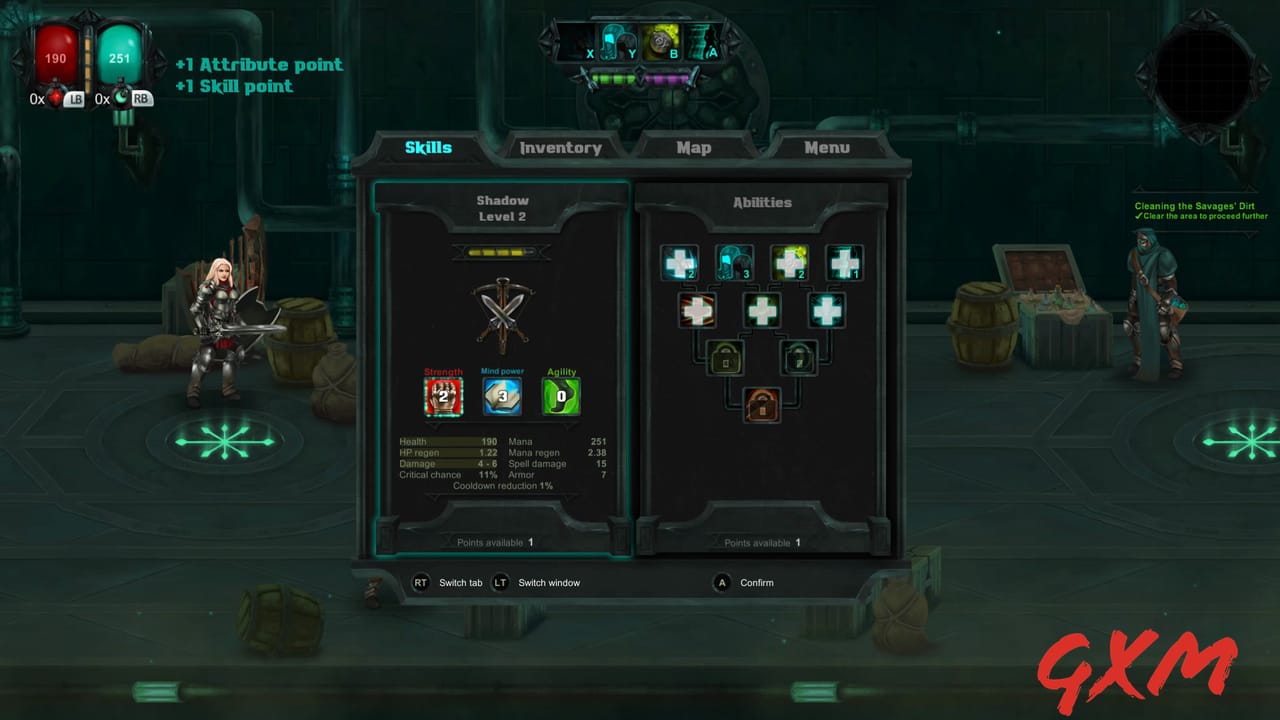Select the Agility attribute icon
Screen dimensions: 1280x720
[561, 396]
